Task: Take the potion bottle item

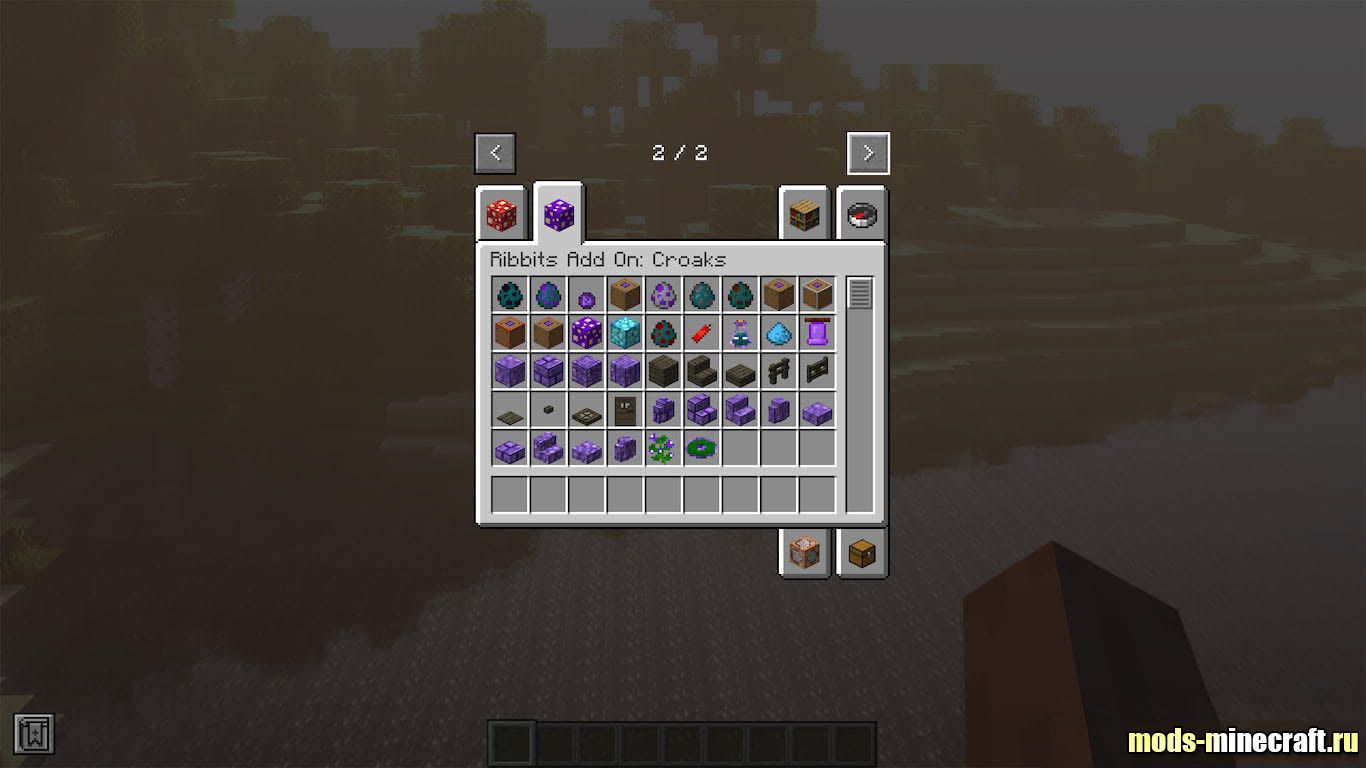Action: [740, 332]
